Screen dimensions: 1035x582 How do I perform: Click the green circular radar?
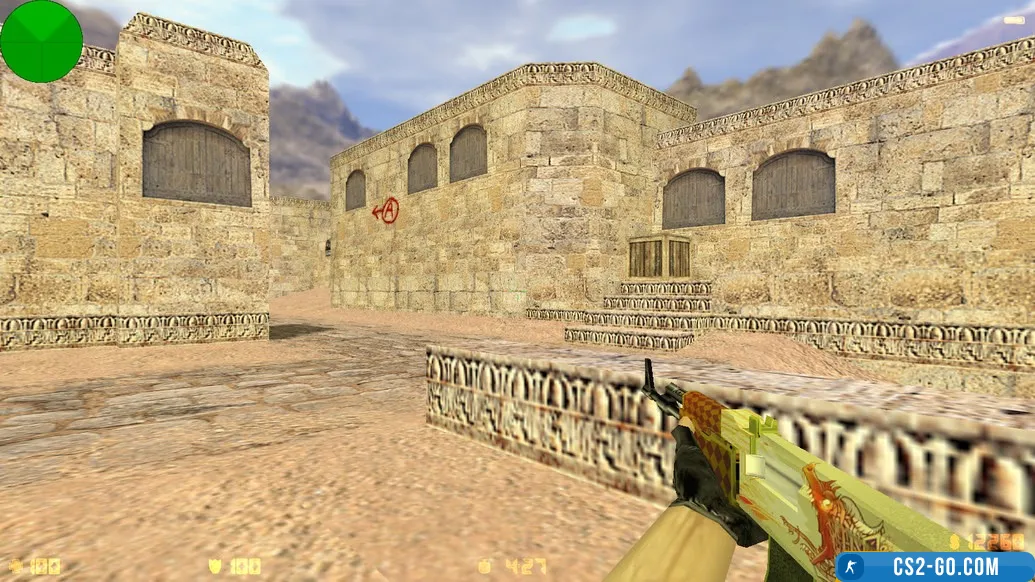(x=41, y=41)
